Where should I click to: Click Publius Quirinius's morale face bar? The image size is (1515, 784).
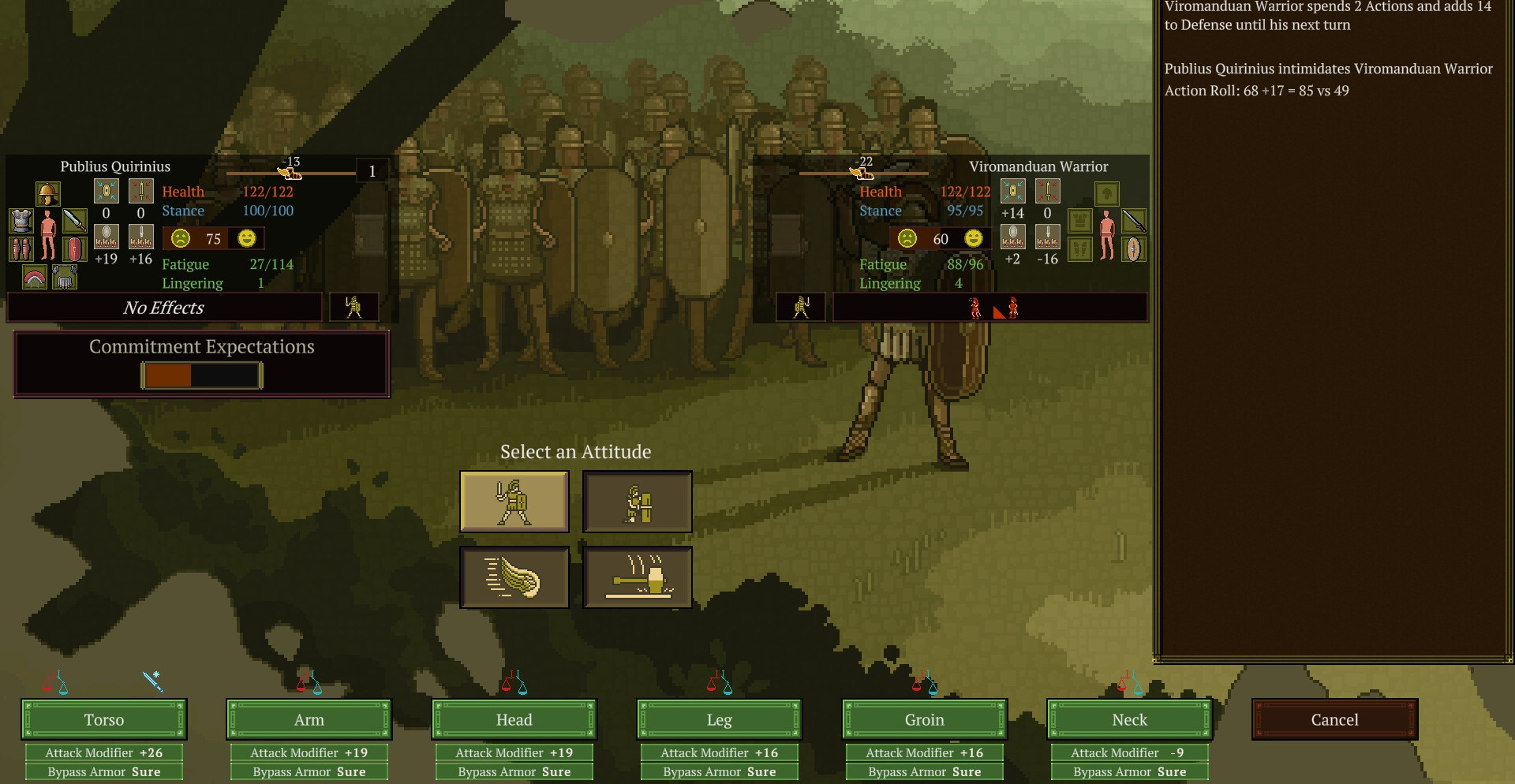(x=213, y=238)
